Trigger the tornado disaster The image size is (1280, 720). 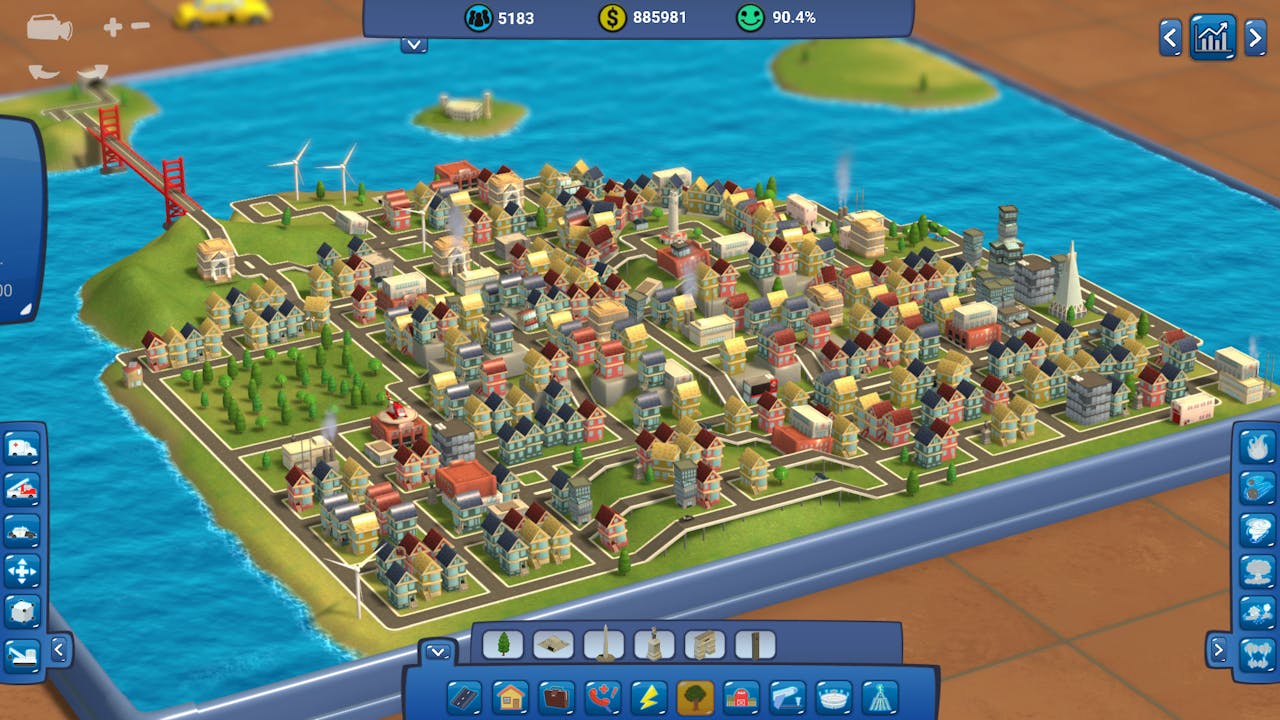1256,527
